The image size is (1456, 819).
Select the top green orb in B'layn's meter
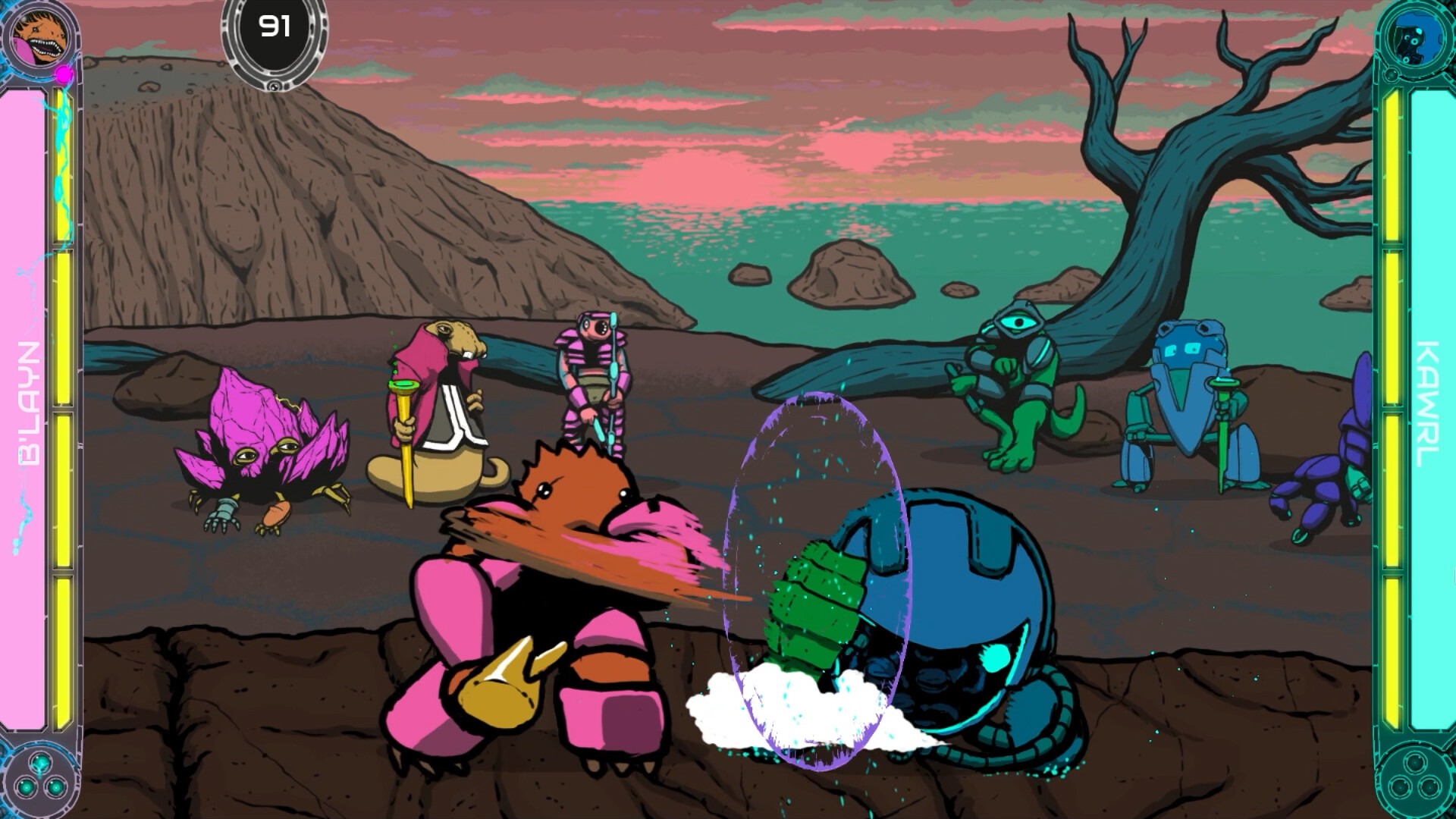tap(41, 764)
